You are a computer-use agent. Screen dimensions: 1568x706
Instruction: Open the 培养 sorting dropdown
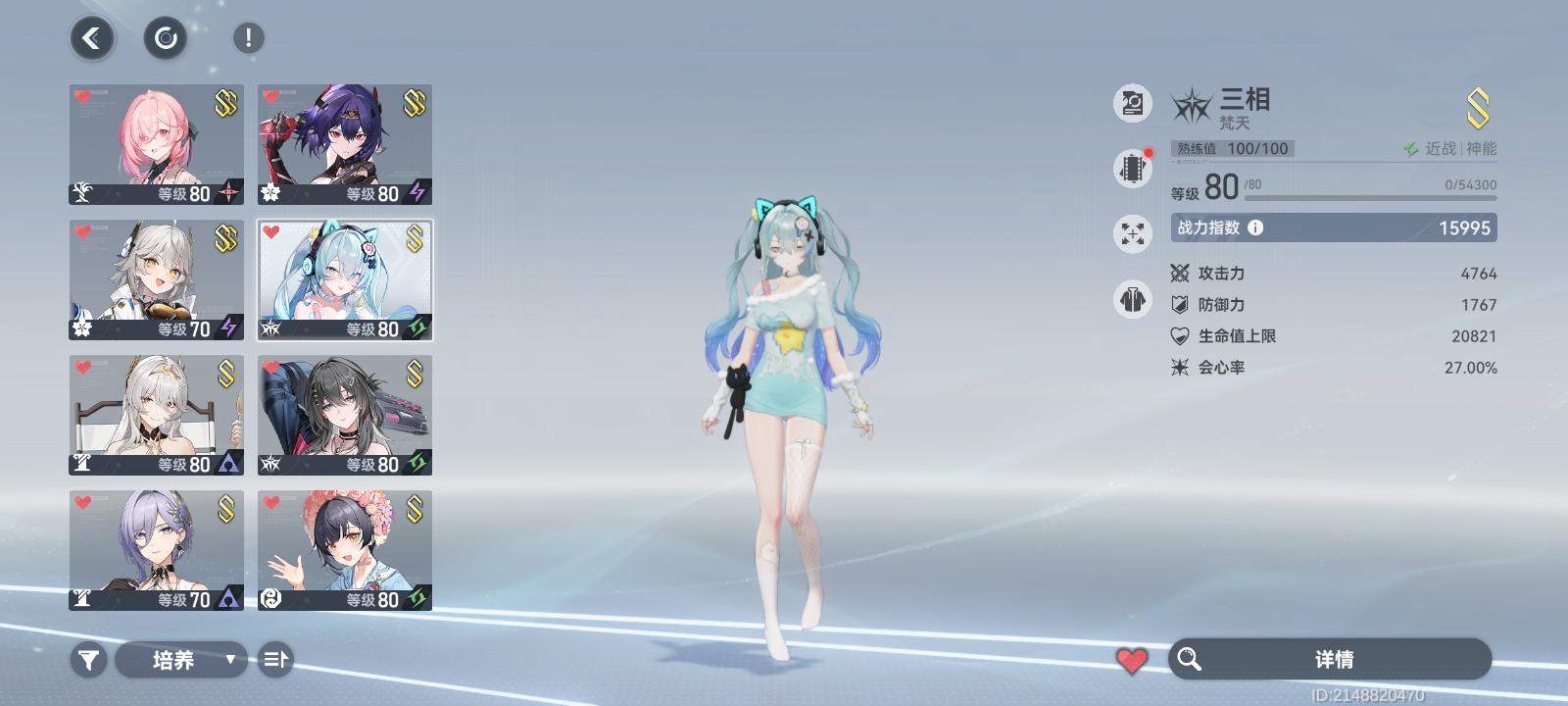pos(182,660)
